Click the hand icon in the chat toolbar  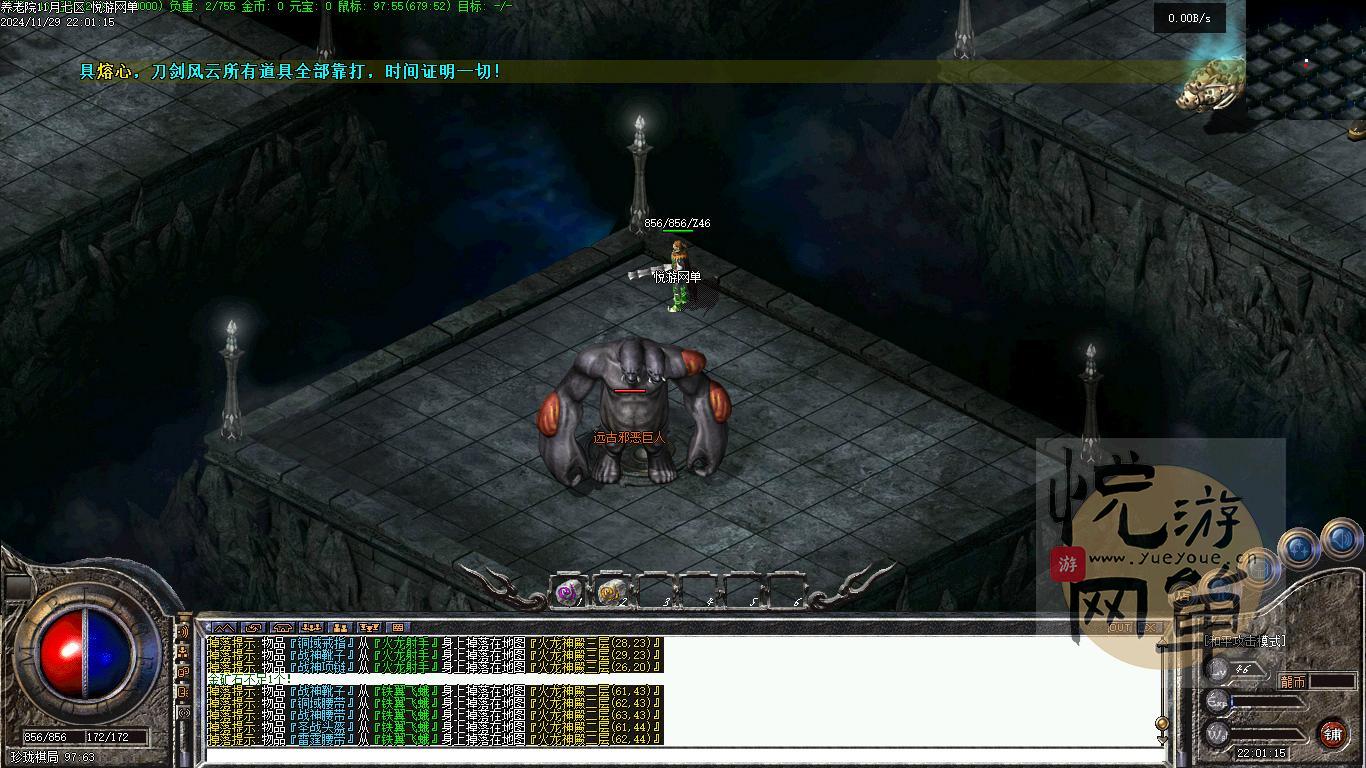(253, 627)
